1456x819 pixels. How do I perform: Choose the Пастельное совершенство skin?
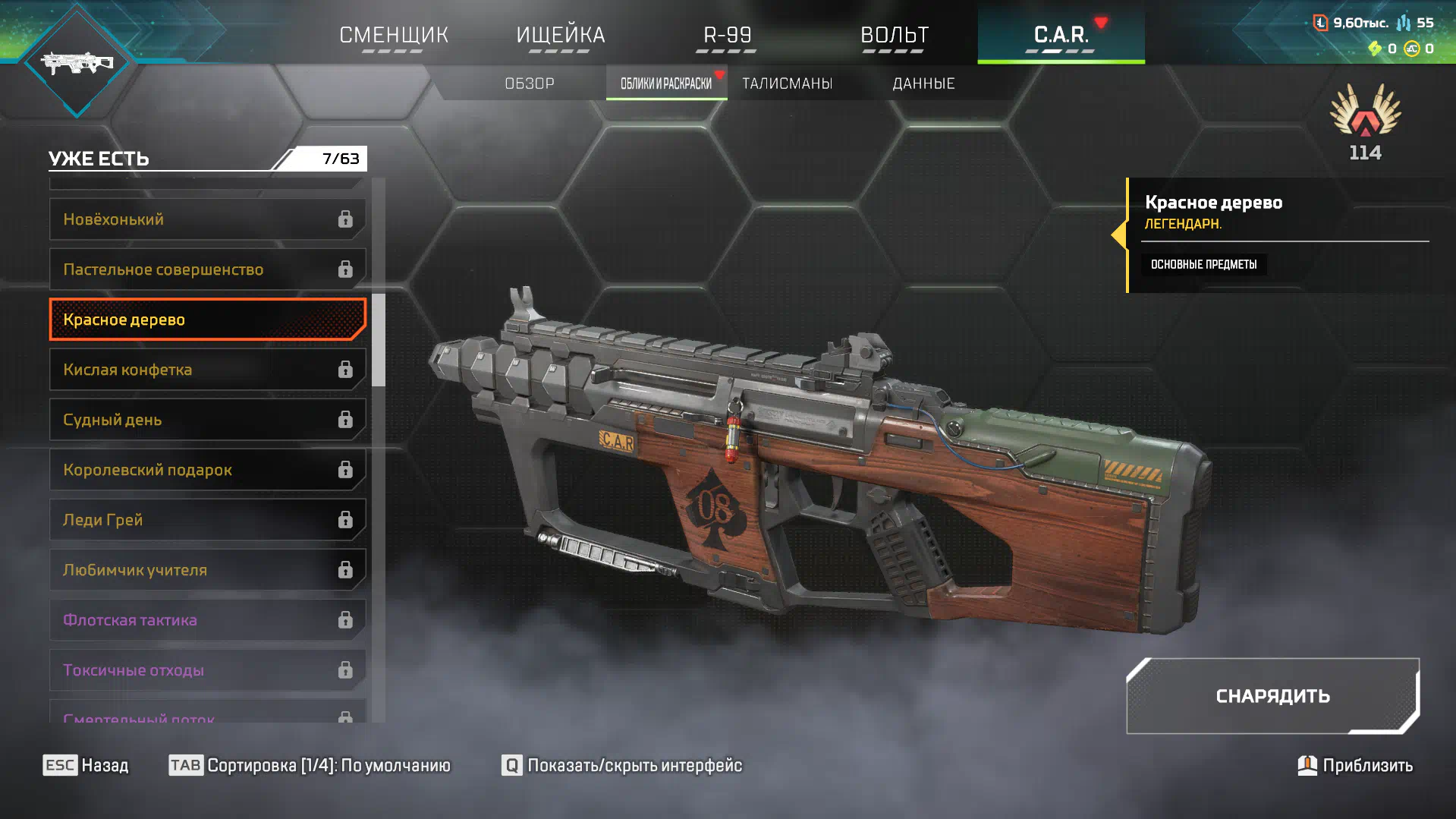click(207, 269)
